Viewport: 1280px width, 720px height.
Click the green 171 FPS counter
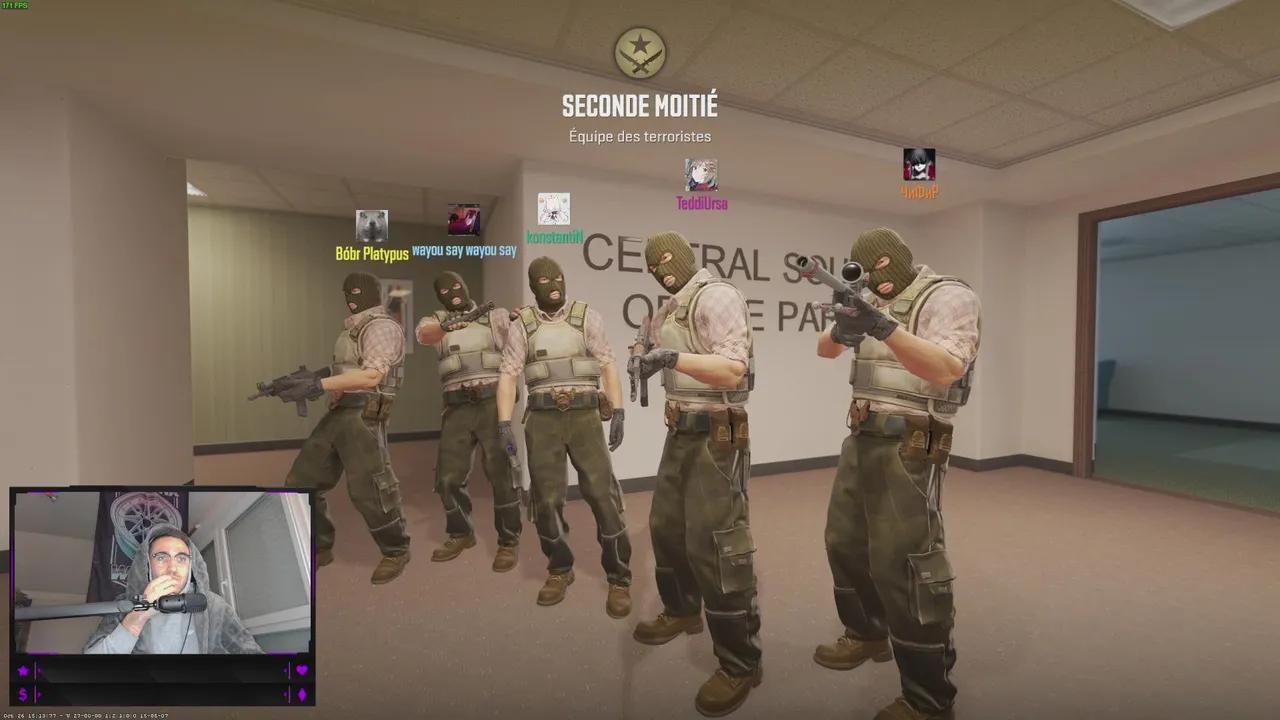click(x=14, y=6)
